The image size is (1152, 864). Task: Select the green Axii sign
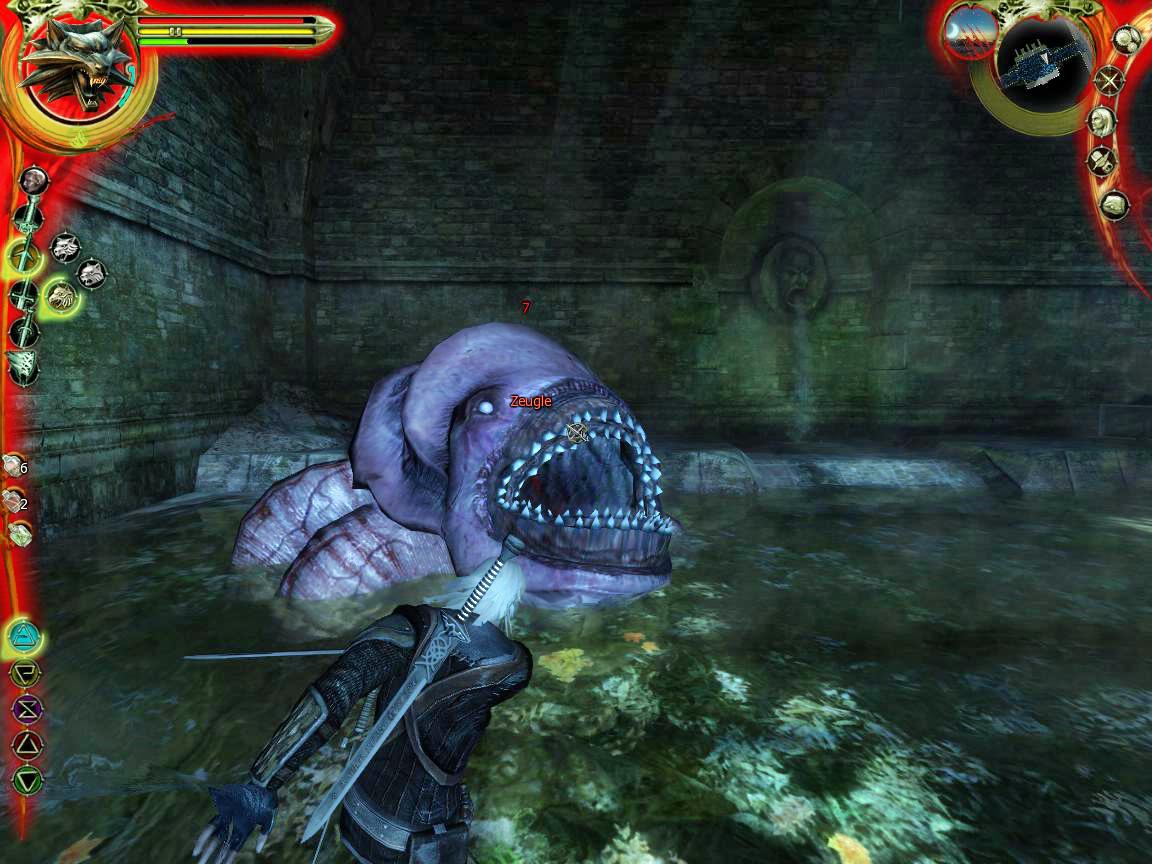pos(25,778)
